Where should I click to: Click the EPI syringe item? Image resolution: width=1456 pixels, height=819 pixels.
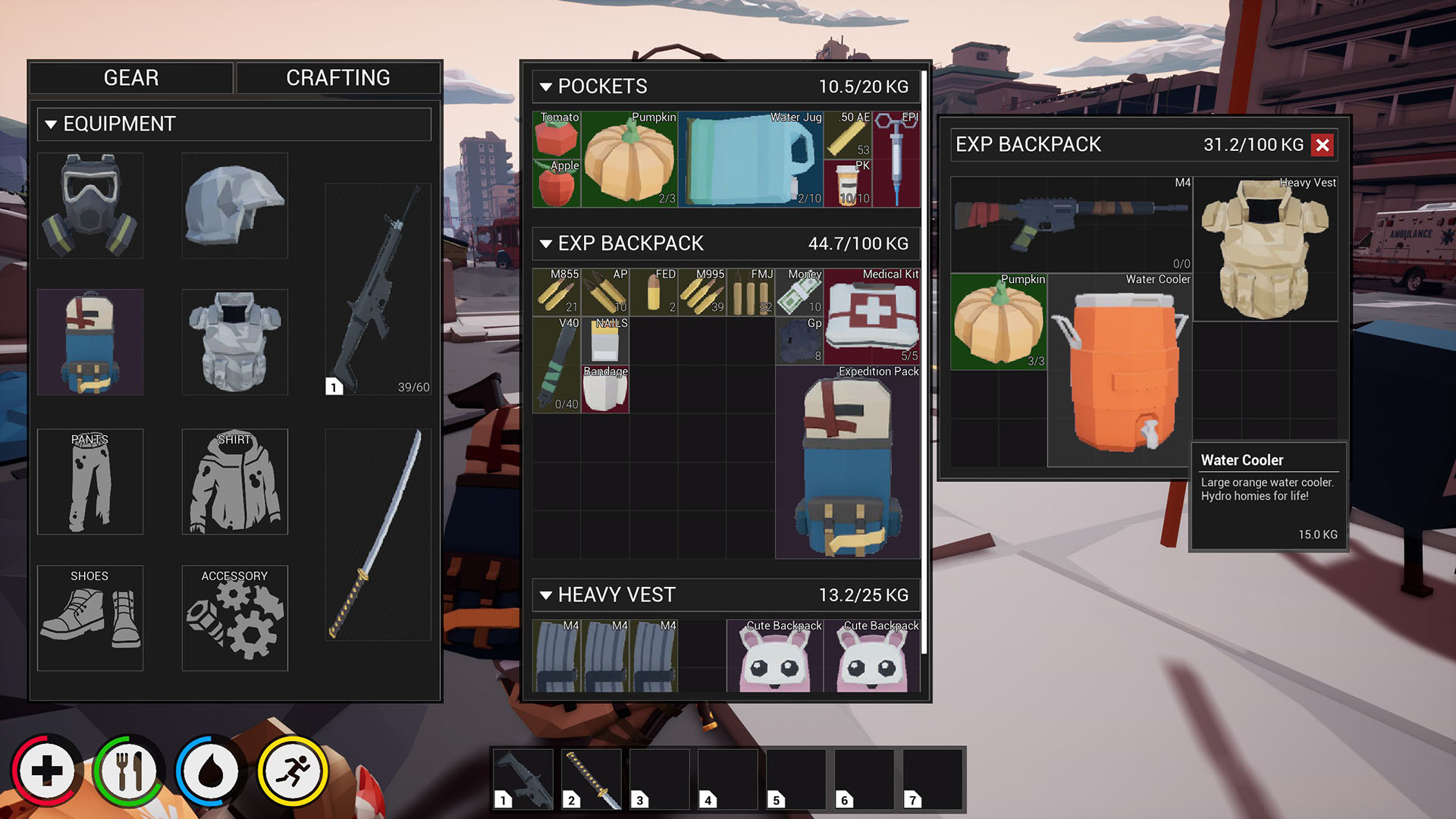pos(895,159)
